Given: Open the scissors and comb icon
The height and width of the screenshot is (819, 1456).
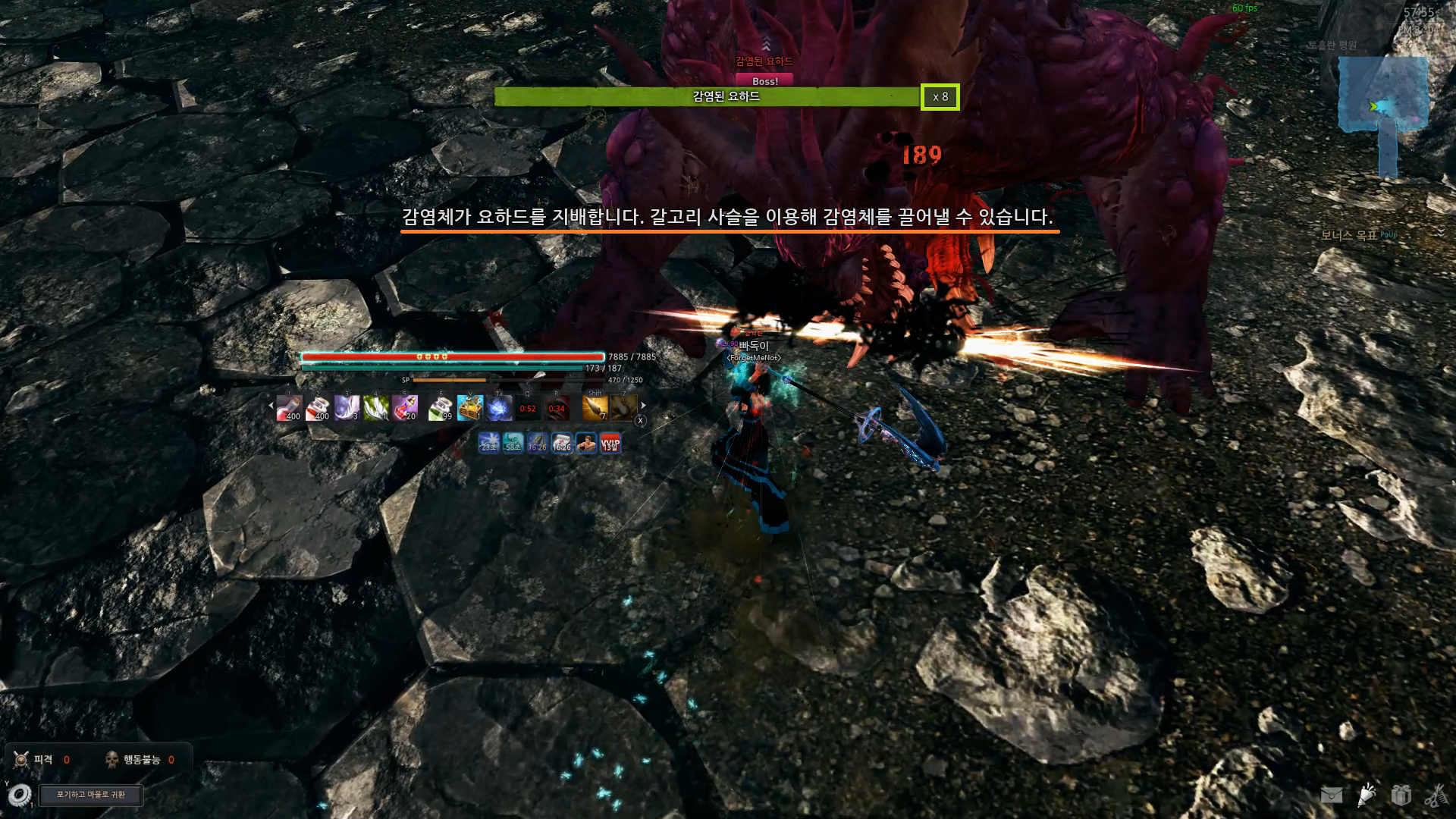Looking at the screenshot, I should [x=1436, y=795].
